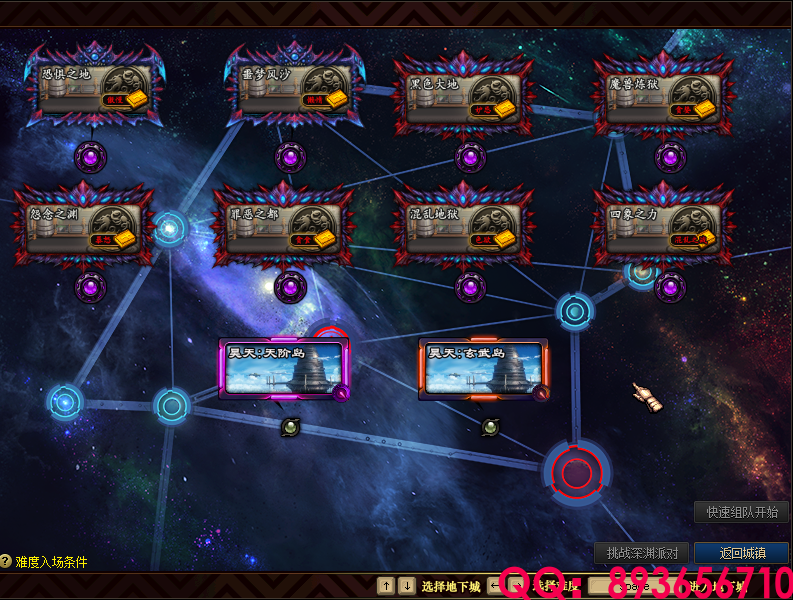Click the 挑战深渊派对 abyss party button
793x600 pixels.
[642, 553]
